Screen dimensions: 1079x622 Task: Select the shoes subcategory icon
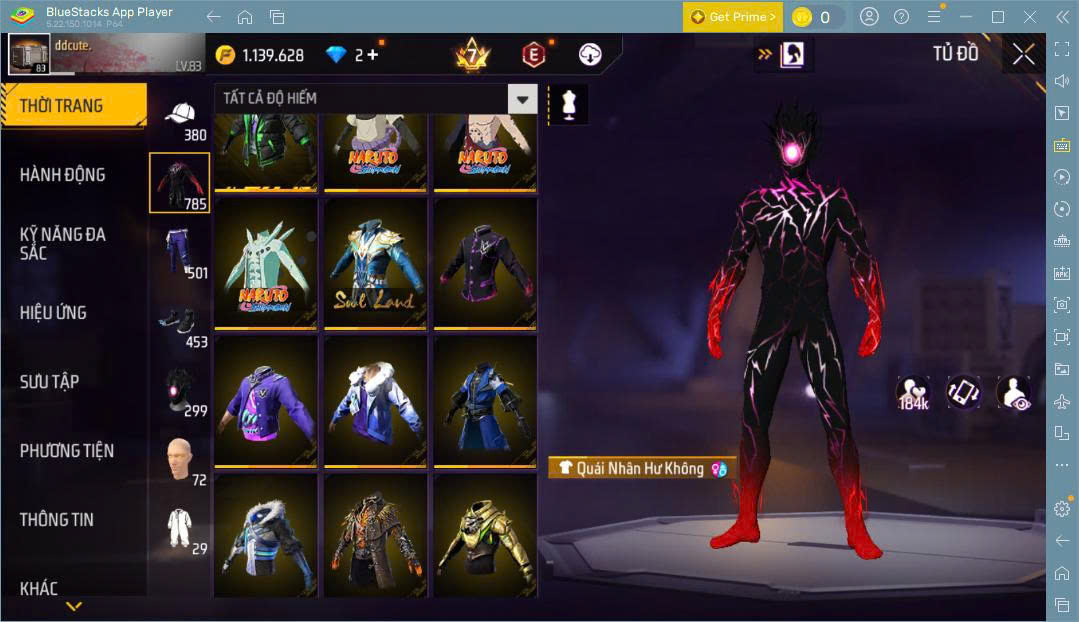pos(179,322)
